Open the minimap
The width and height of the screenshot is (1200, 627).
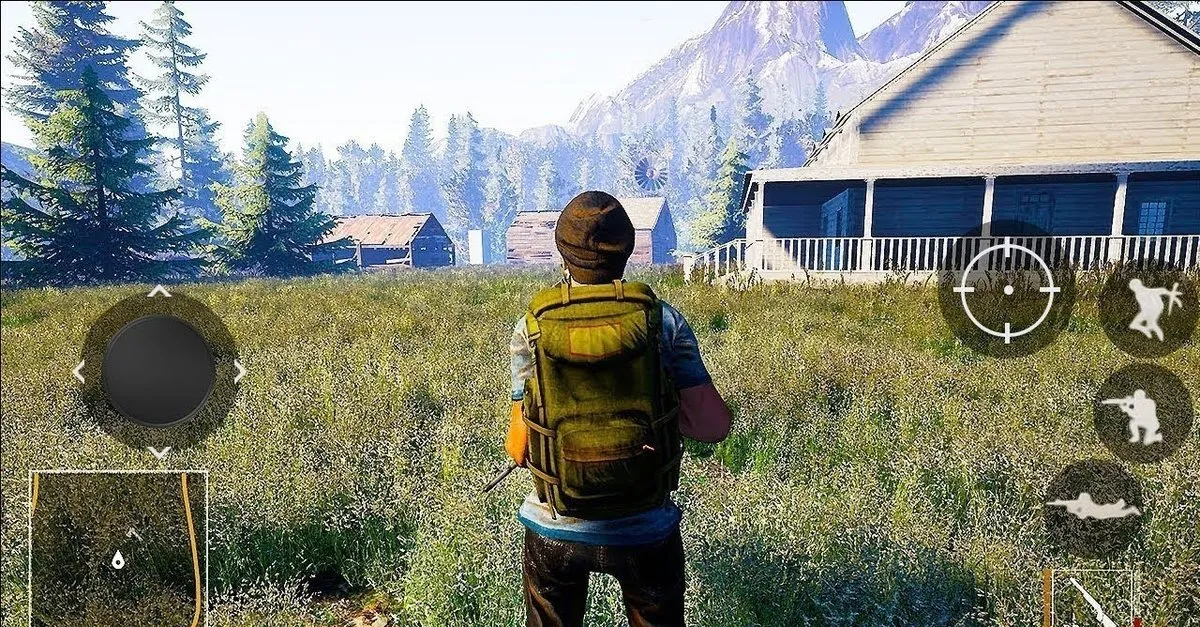pos(118,548)
